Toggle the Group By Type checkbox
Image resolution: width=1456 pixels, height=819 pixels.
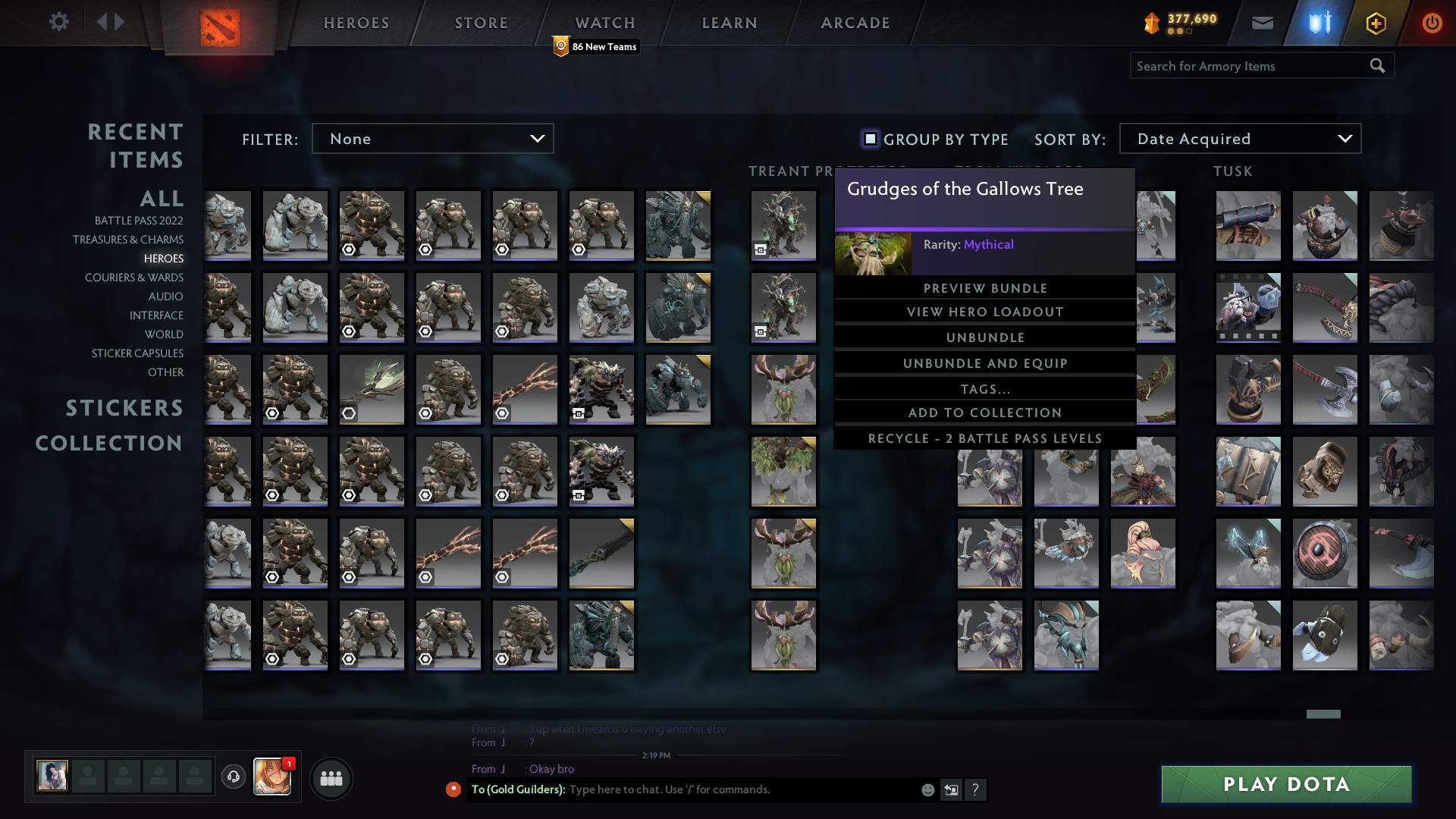871,139
